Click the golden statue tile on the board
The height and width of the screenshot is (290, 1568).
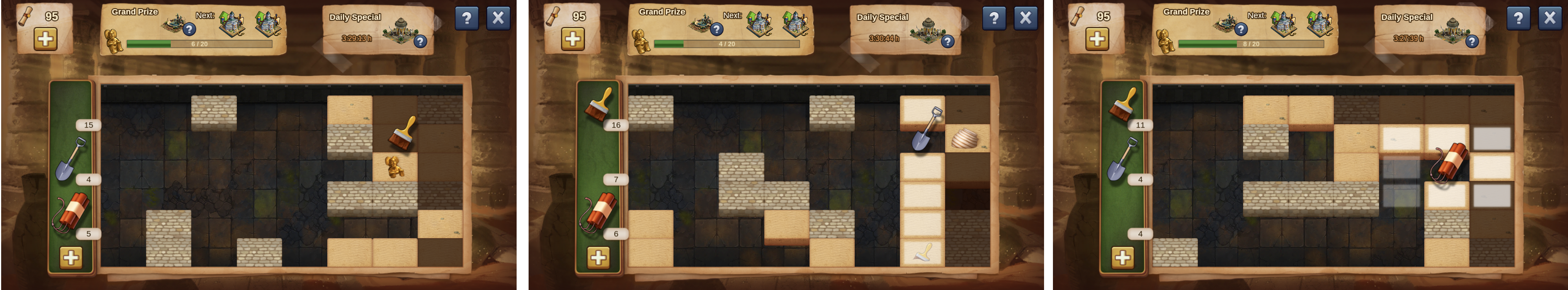(x=395, y=166)
